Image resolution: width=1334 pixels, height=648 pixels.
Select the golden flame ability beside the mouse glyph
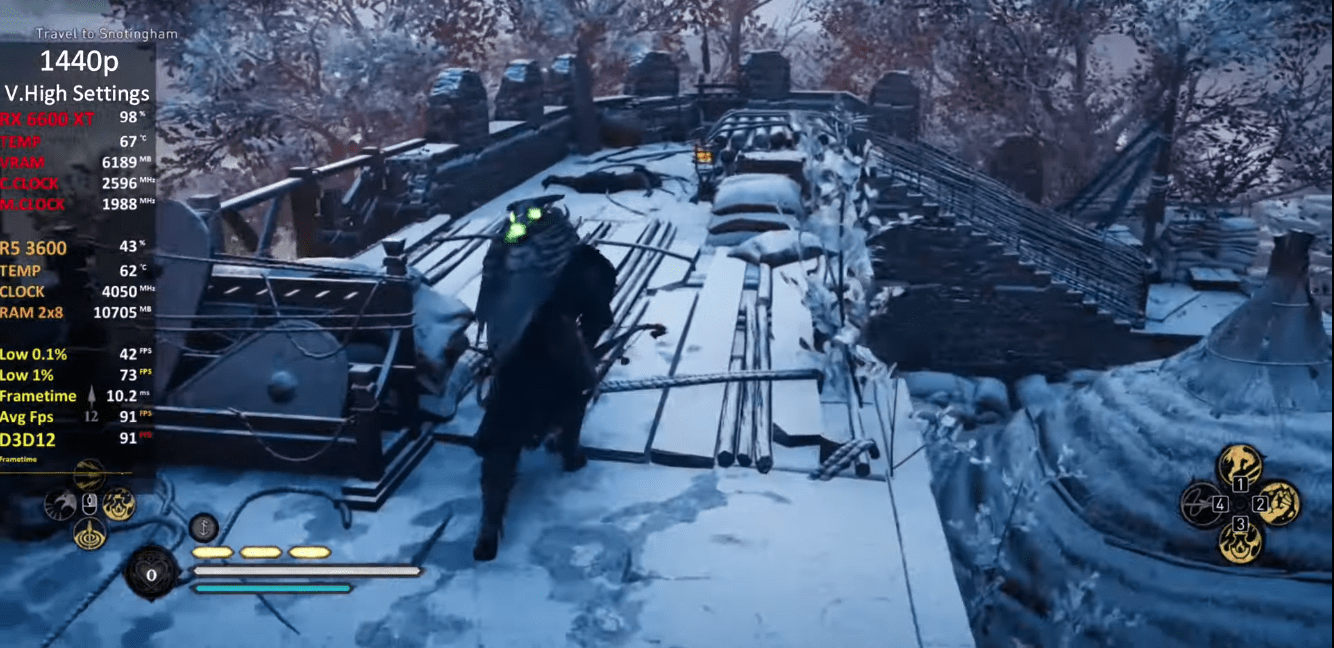click(119, 504)
